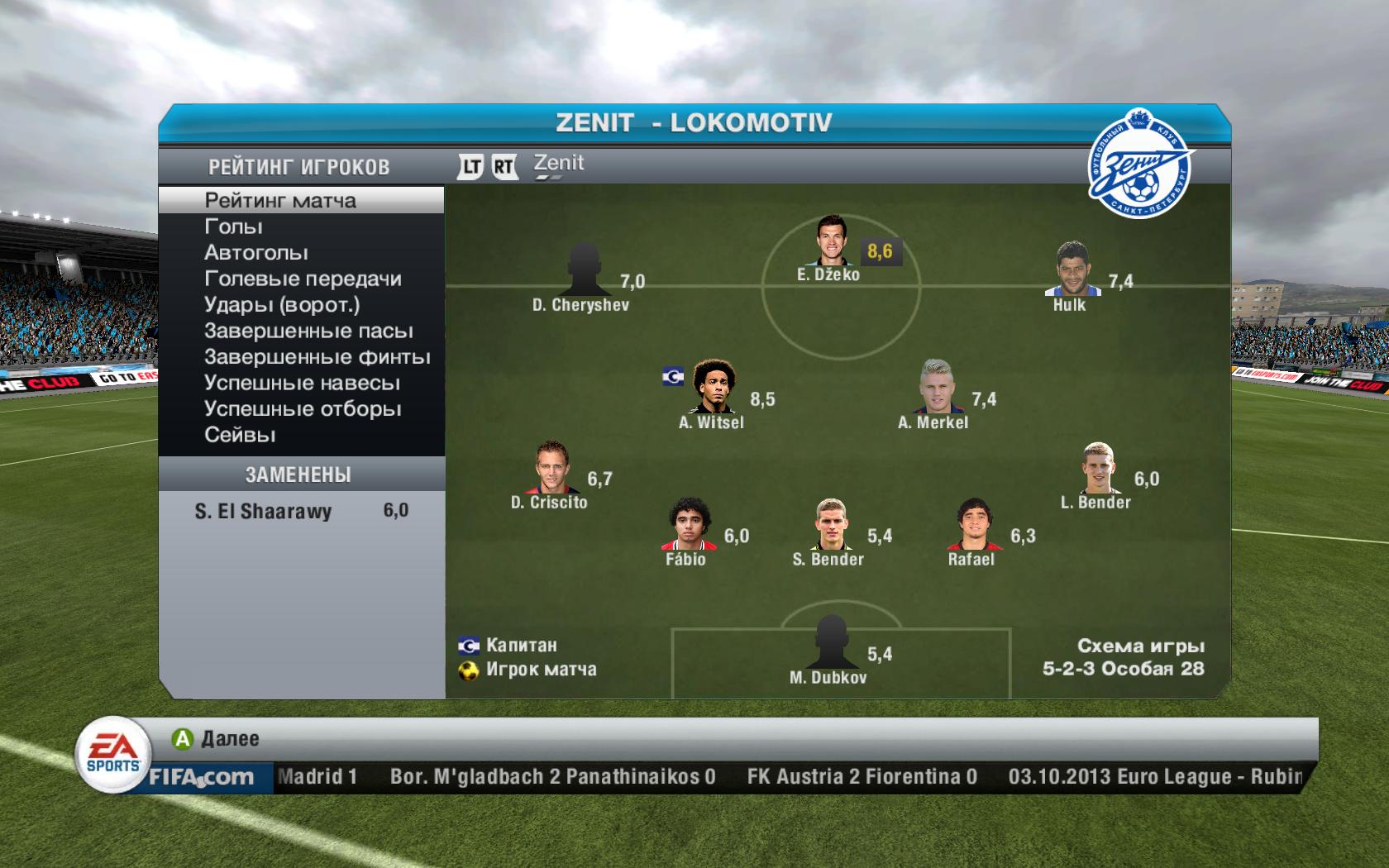
Task: Select goalkeeper M. Dubkov silhouette
Action: [x=828, y=642]
